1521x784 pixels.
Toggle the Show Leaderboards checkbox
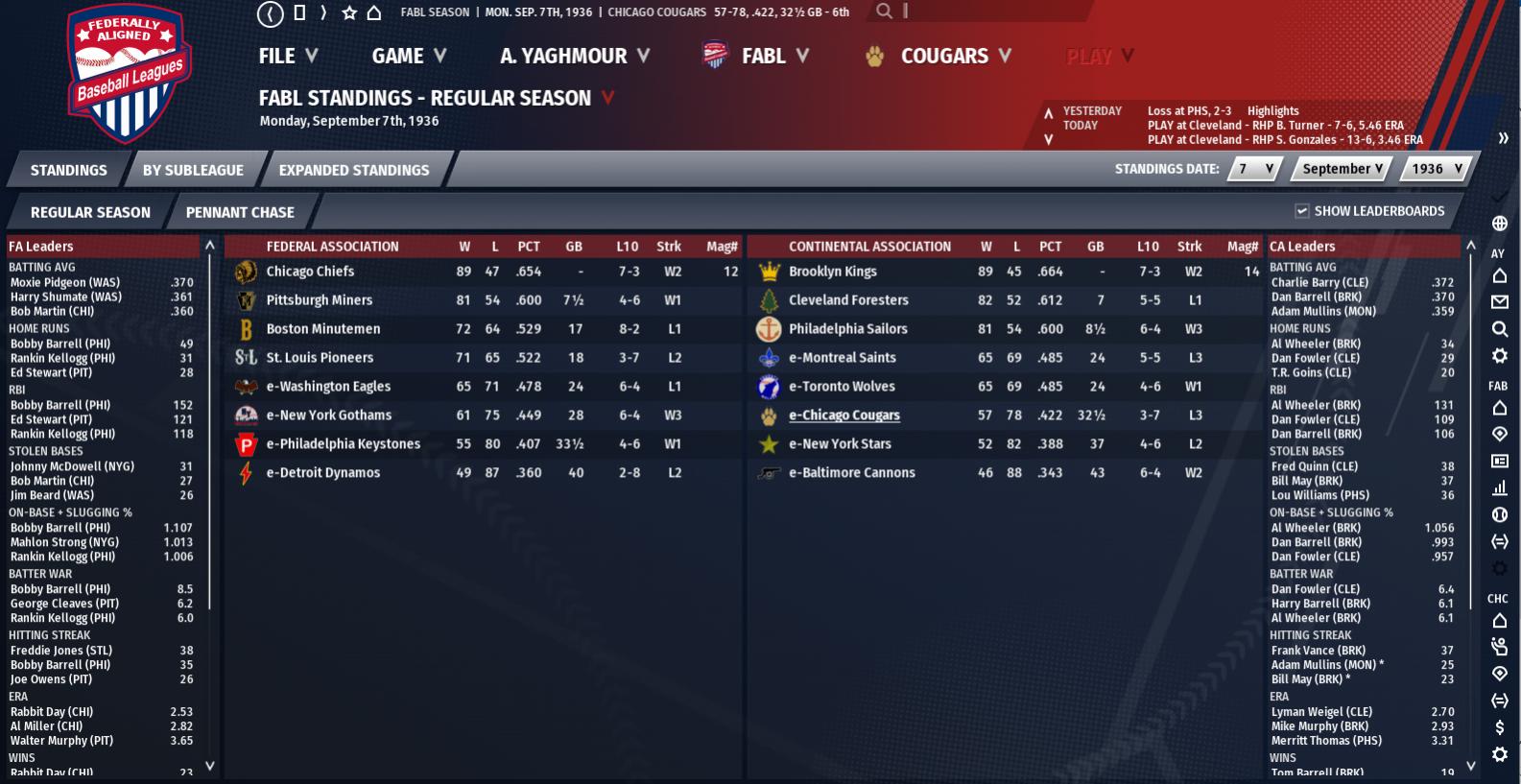[x=1302, y=211]
